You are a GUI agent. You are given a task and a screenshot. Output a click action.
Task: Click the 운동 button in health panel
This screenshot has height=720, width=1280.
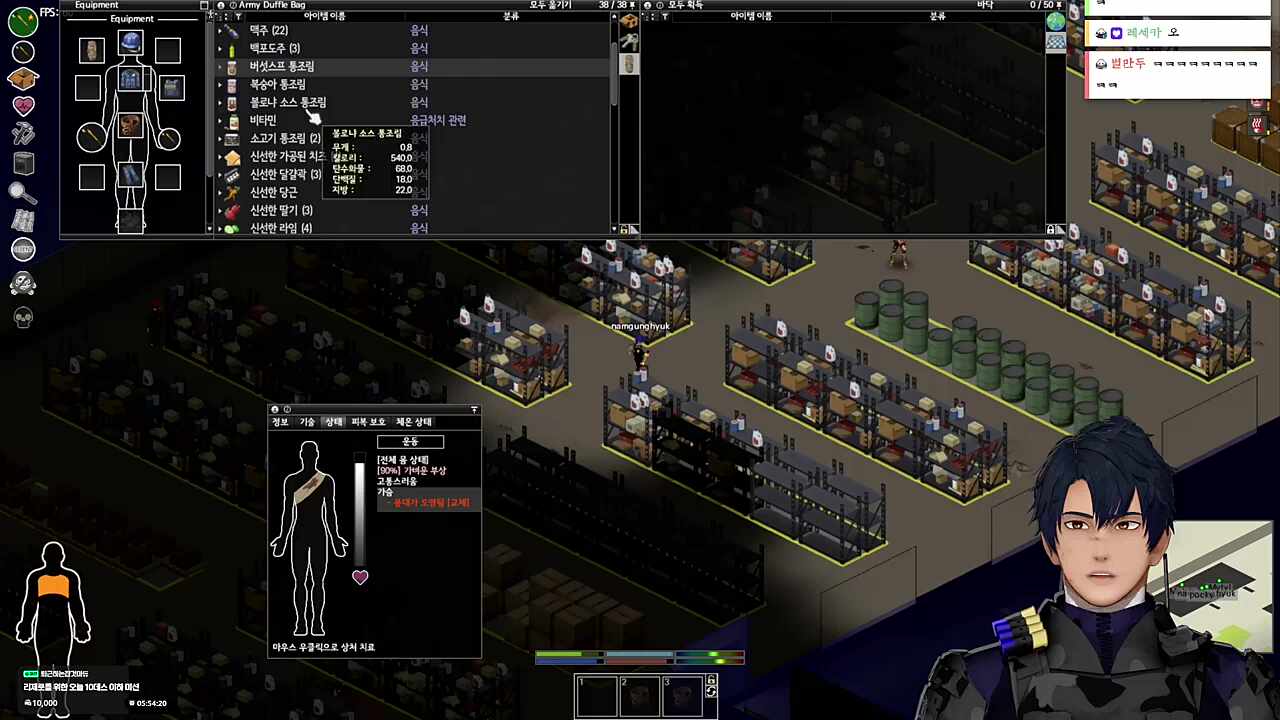[410, 442]
